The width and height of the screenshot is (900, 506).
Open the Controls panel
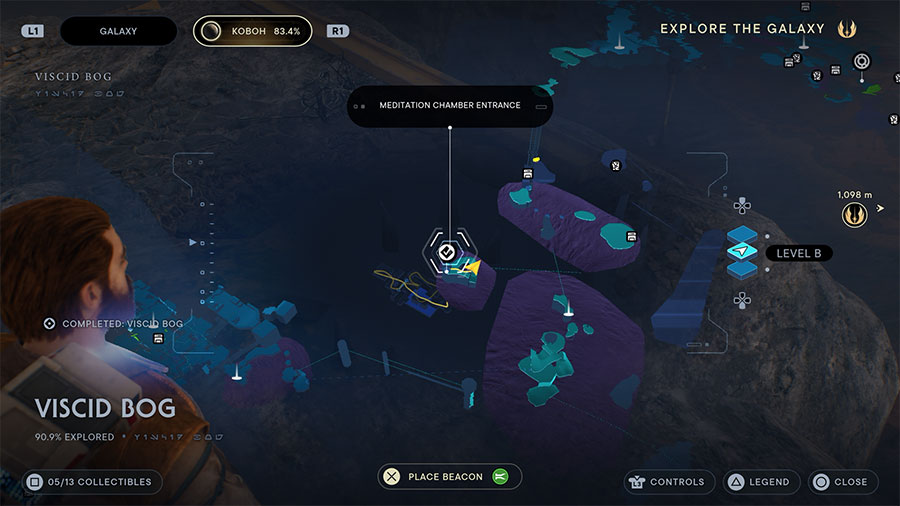pos(669,482)
